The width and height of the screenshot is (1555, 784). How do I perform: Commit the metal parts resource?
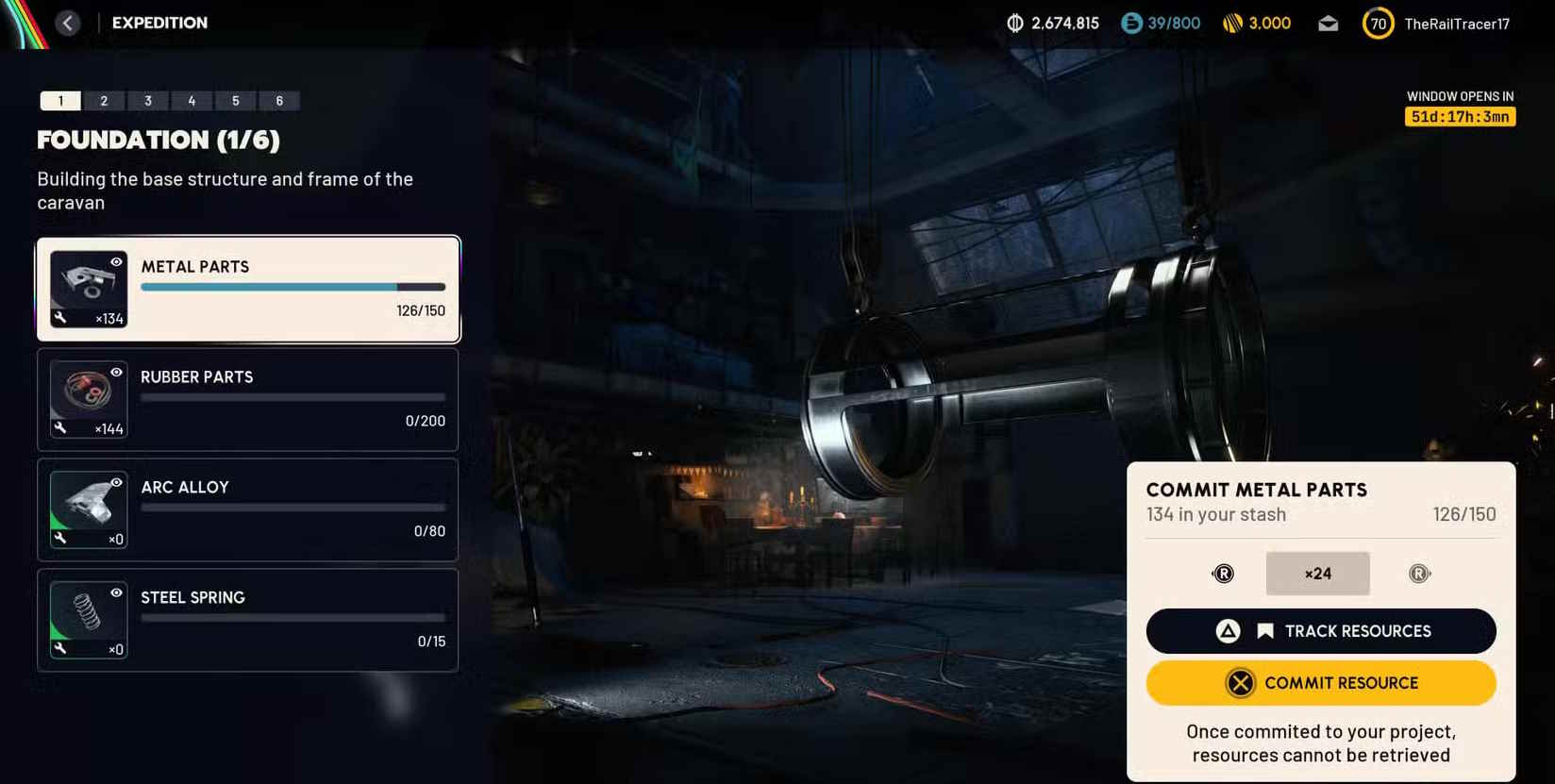pyautogui.click(x=1320, y=683)
